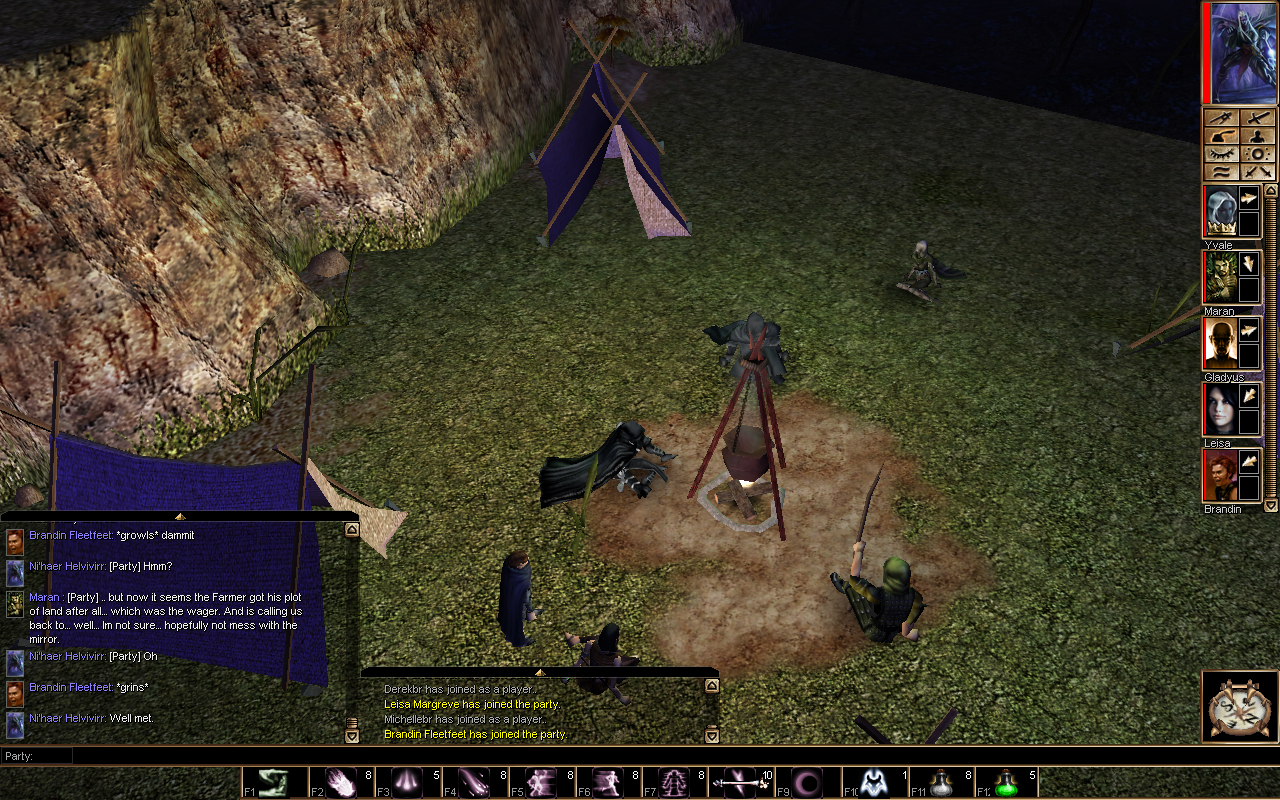This screenshot has width=1280, height=800.
Task: Activate the F9 dark ring spell
Action: click(807, 782)
